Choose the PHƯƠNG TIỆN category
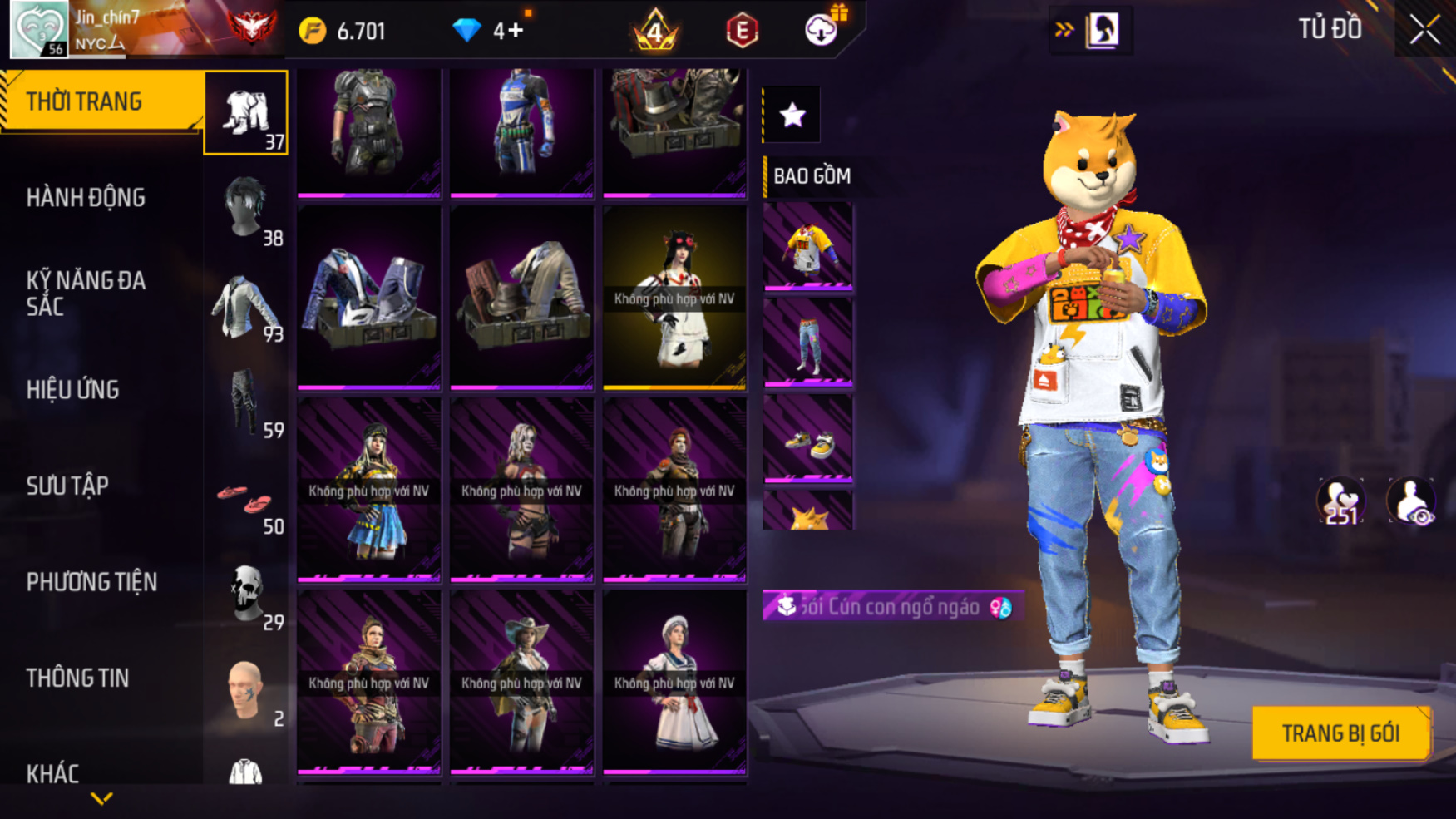 (x=91, y=582)
